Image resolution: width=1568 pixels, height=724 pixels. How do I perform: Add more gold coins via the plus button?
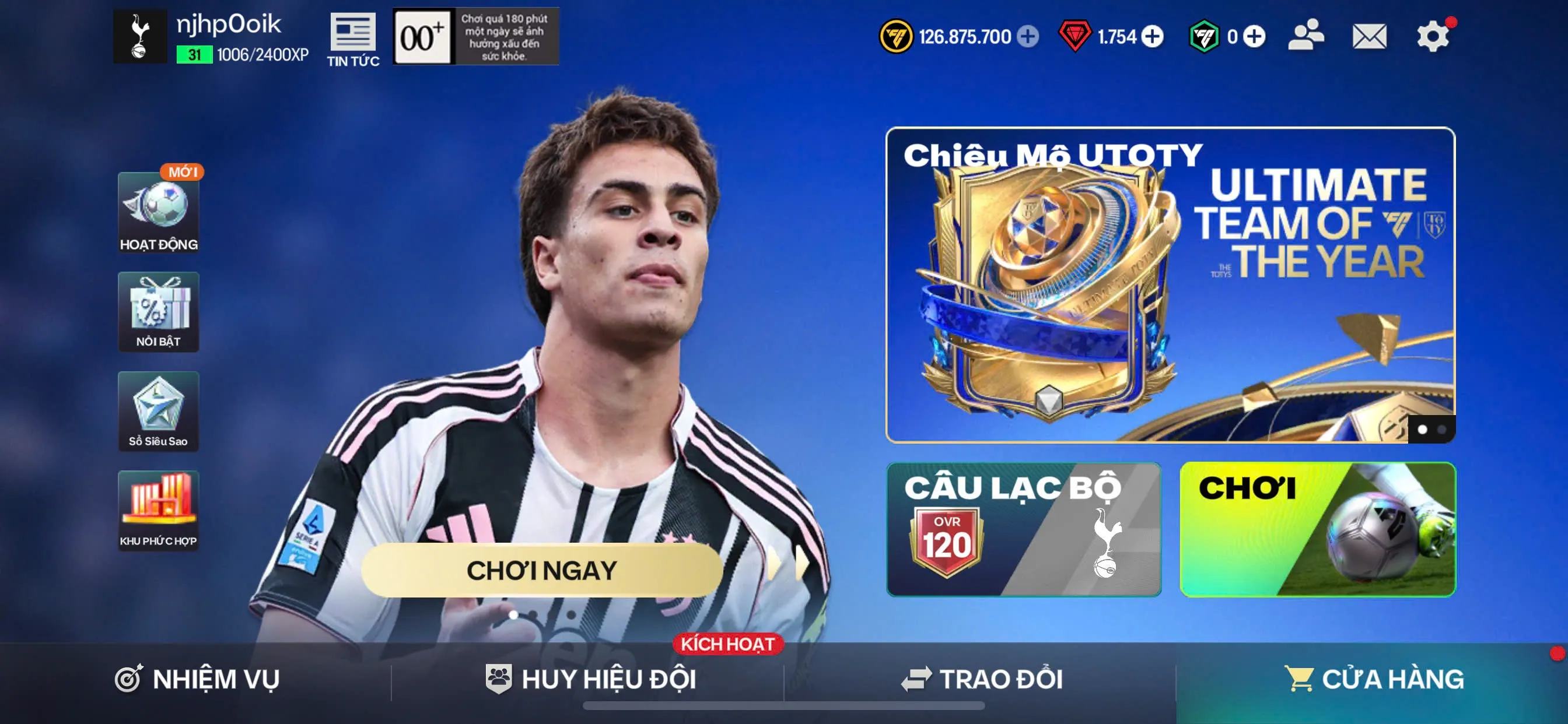[1028, 37]
